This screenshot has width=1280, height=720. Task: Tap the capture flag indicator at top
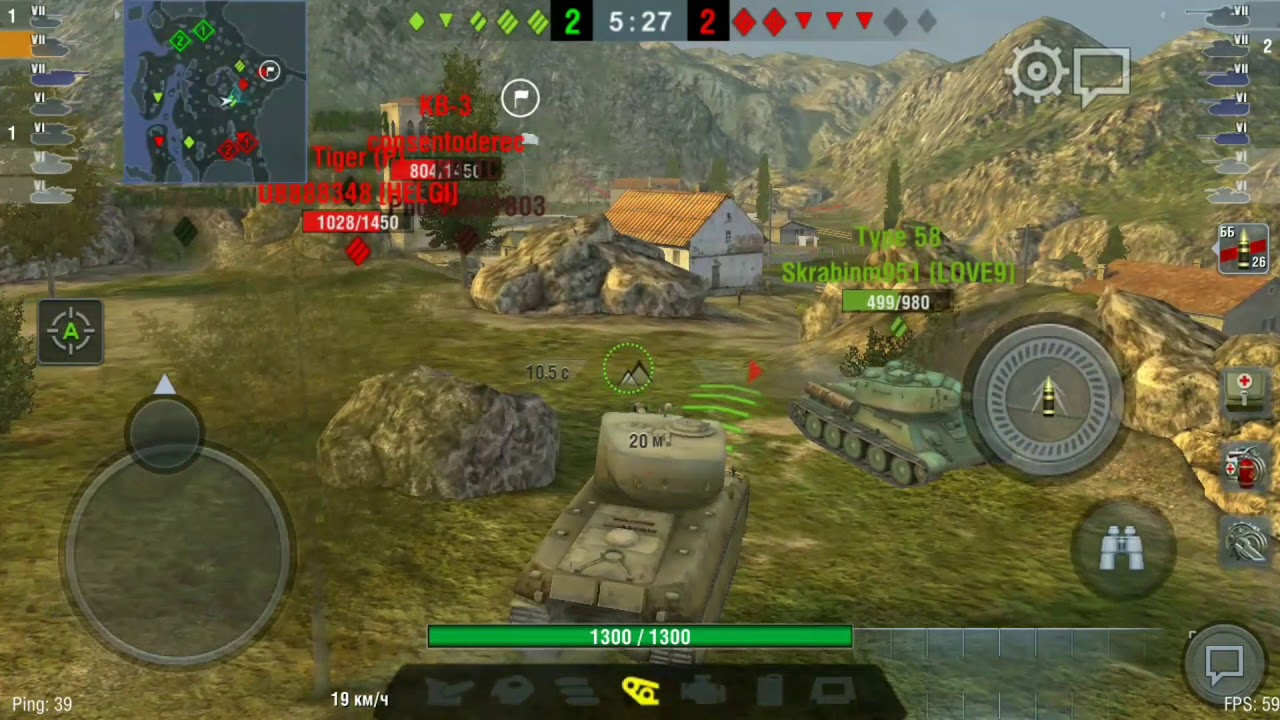(519, 98)
